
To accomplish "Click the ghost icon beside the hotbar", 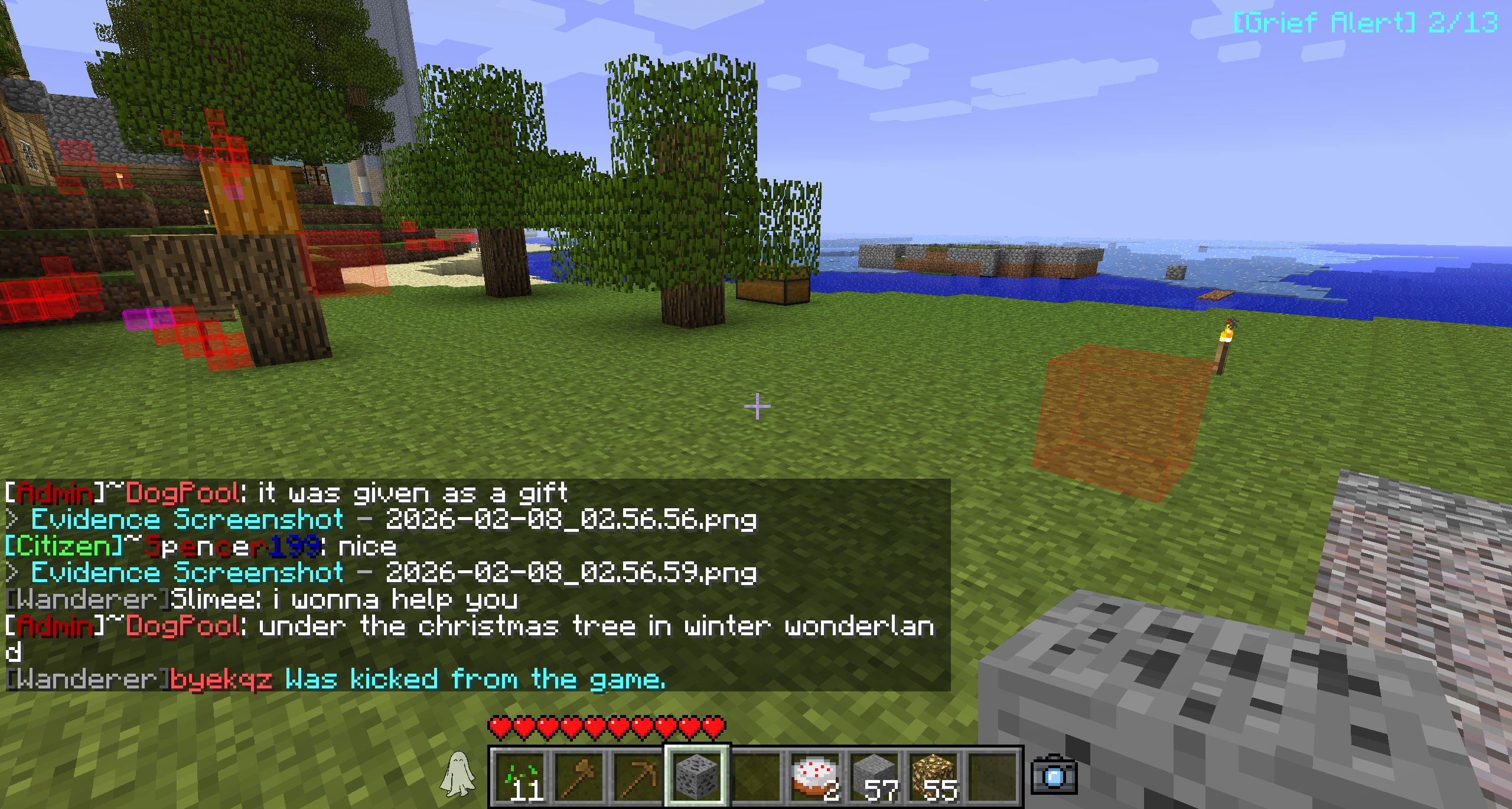I will pos(458,774).
